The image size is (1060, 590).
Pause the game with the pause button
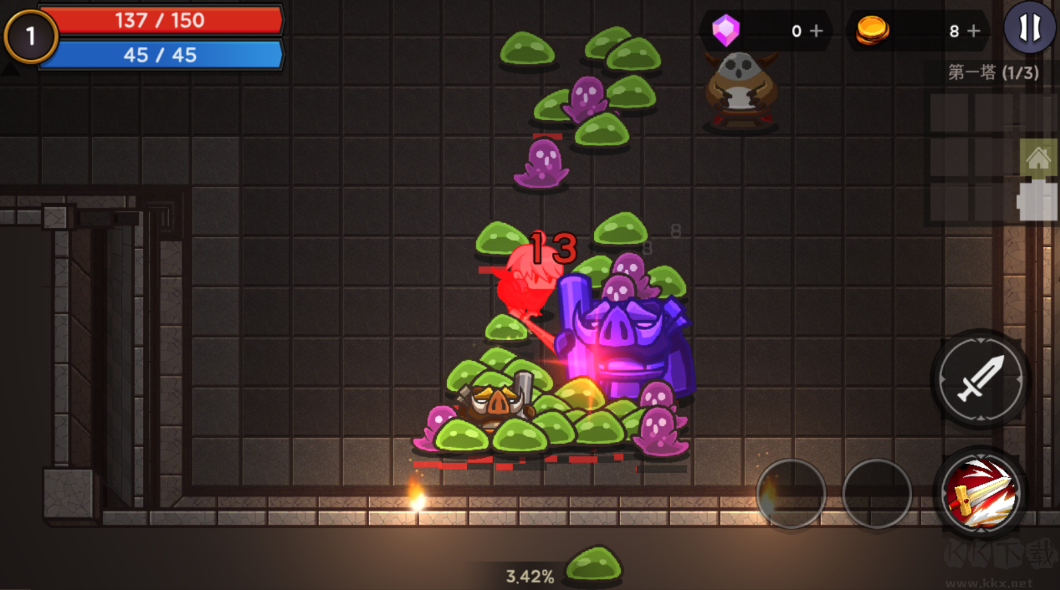(1029, 28)
